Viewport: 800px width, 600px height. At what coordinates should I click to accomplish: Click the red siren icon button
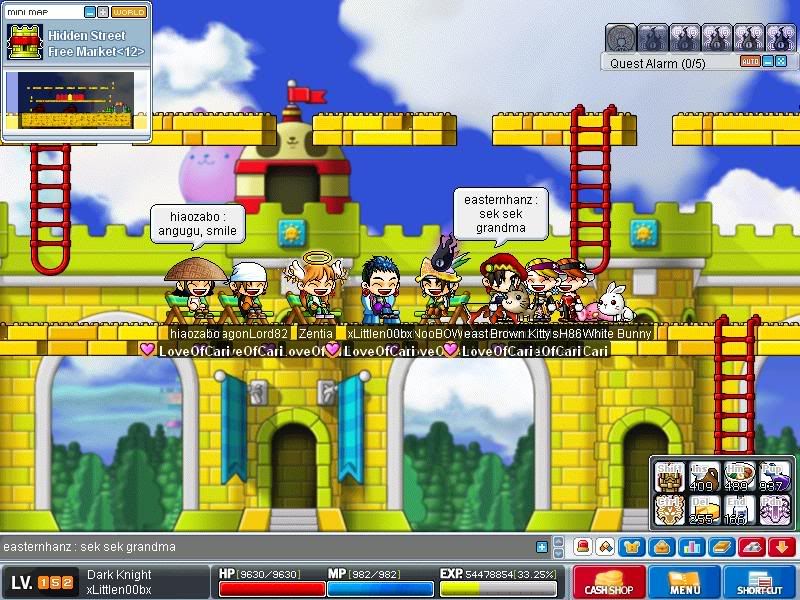pyautogui.click(x=583, y=547)
